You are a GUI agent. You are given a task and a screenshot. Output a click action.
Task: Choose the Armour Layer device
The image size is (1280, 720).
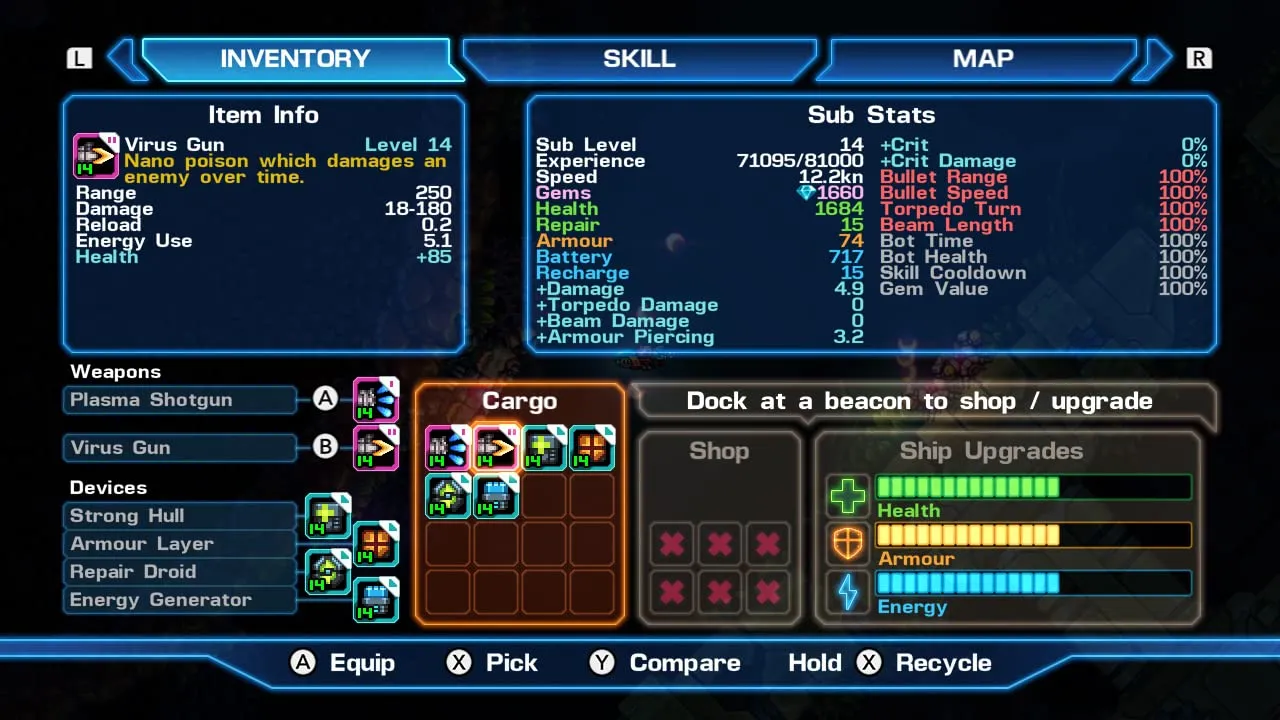coord(180,544)
